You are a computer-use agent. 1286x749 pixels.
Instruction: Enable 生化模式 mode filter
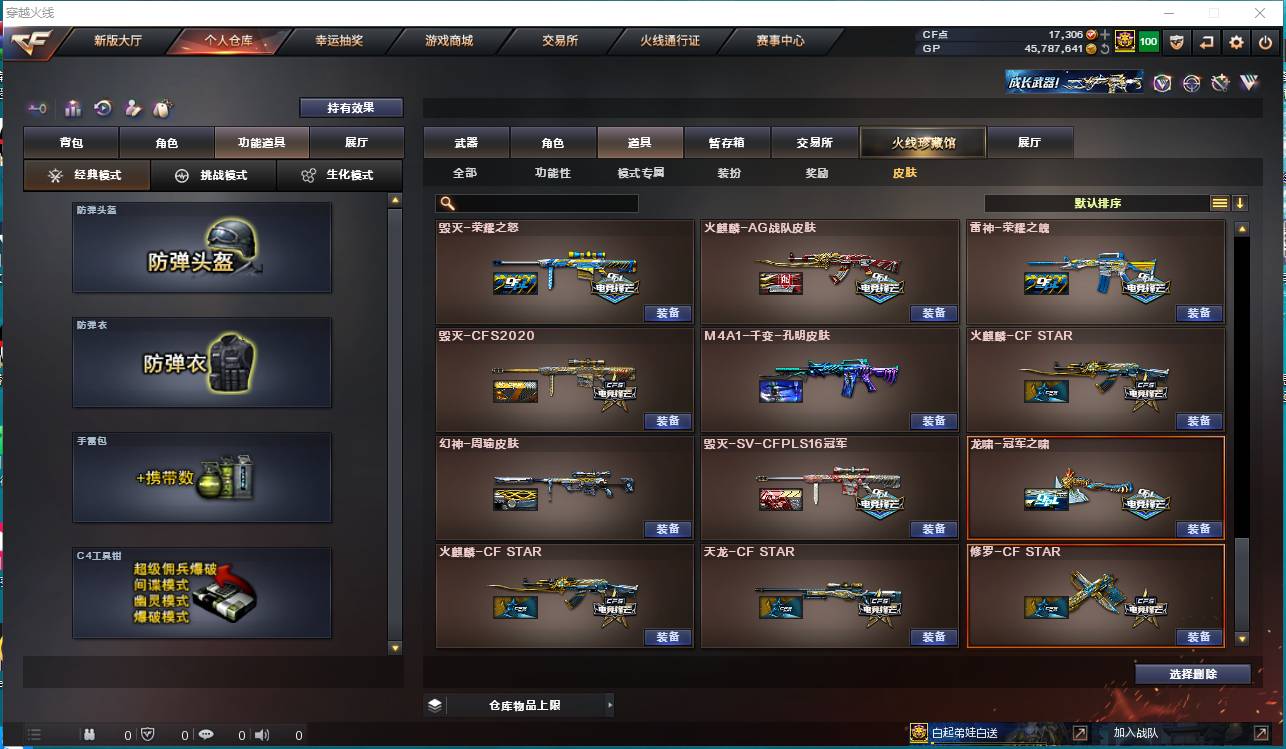tap(340, 175)
